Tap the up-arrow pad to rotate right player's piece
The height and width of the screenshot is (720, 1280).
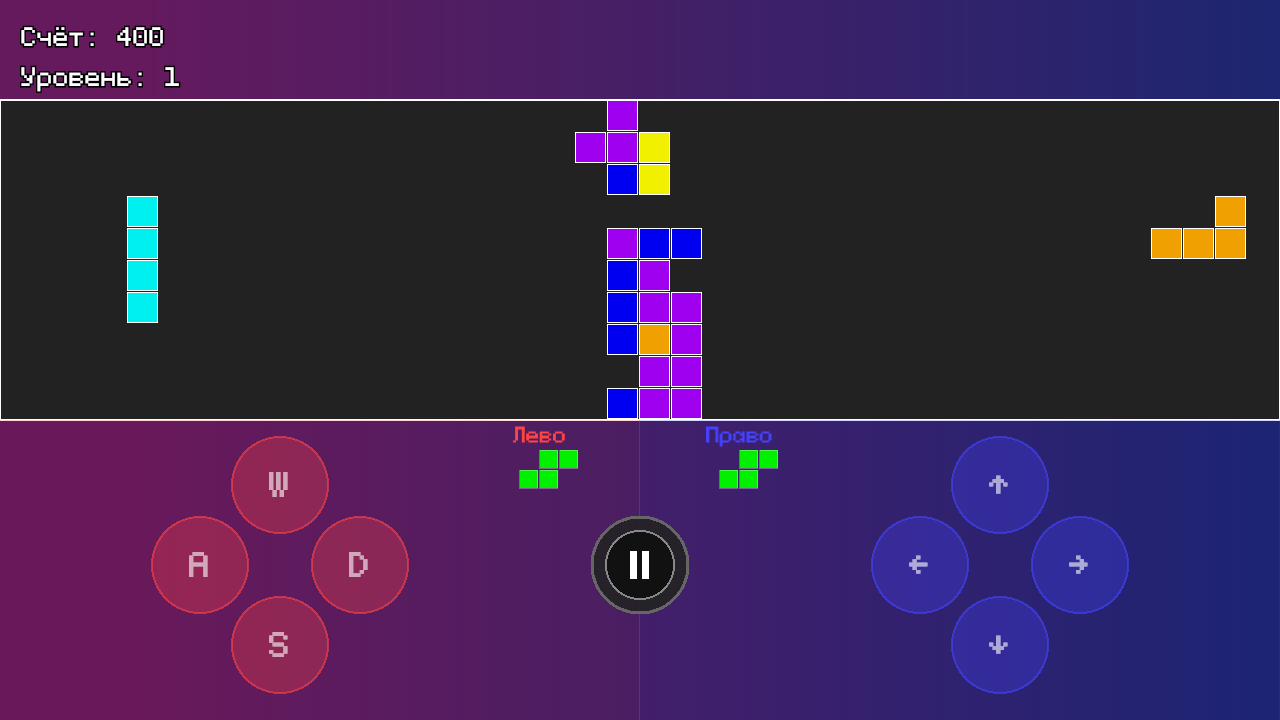click(x=1000, y=484)
